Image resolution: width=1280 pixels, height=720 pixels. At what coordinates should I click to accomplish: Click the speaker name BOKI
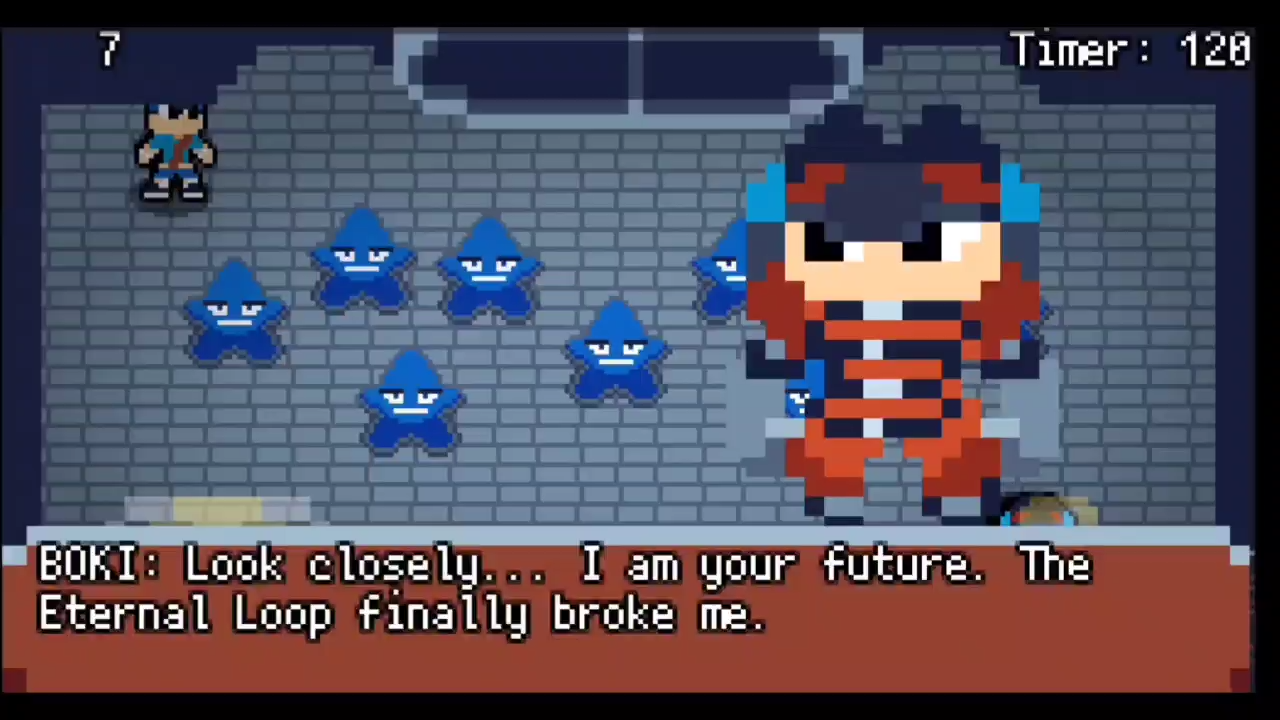(88, 563)
